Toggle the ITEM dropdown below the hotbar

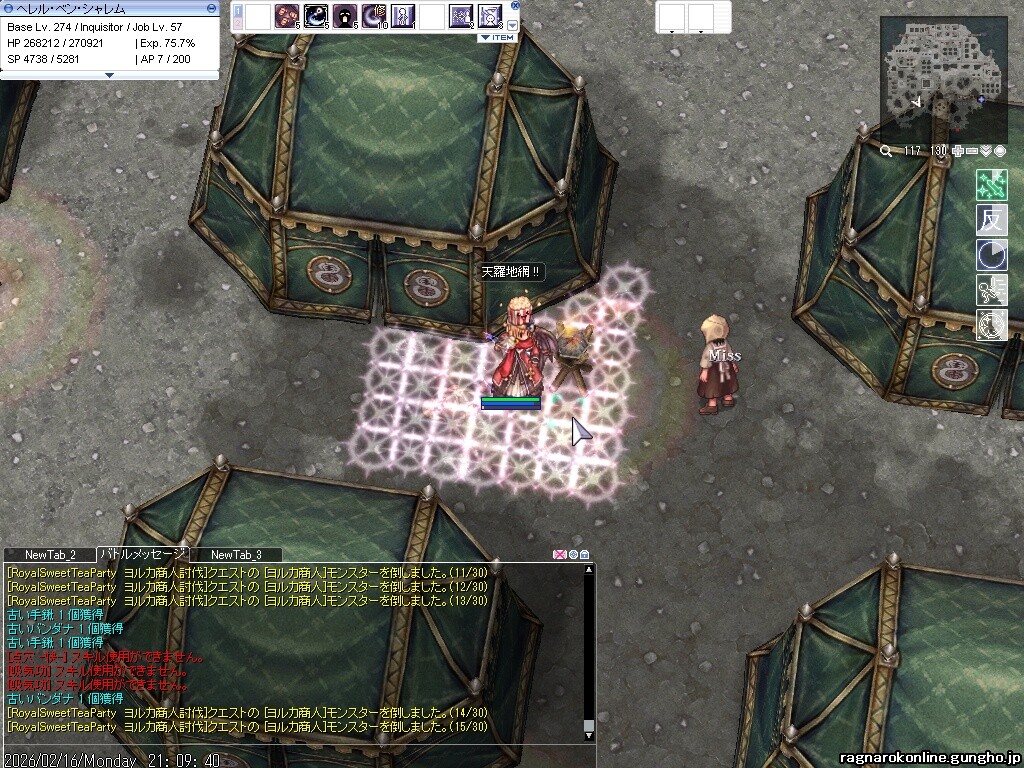click(x=497, y=37)
